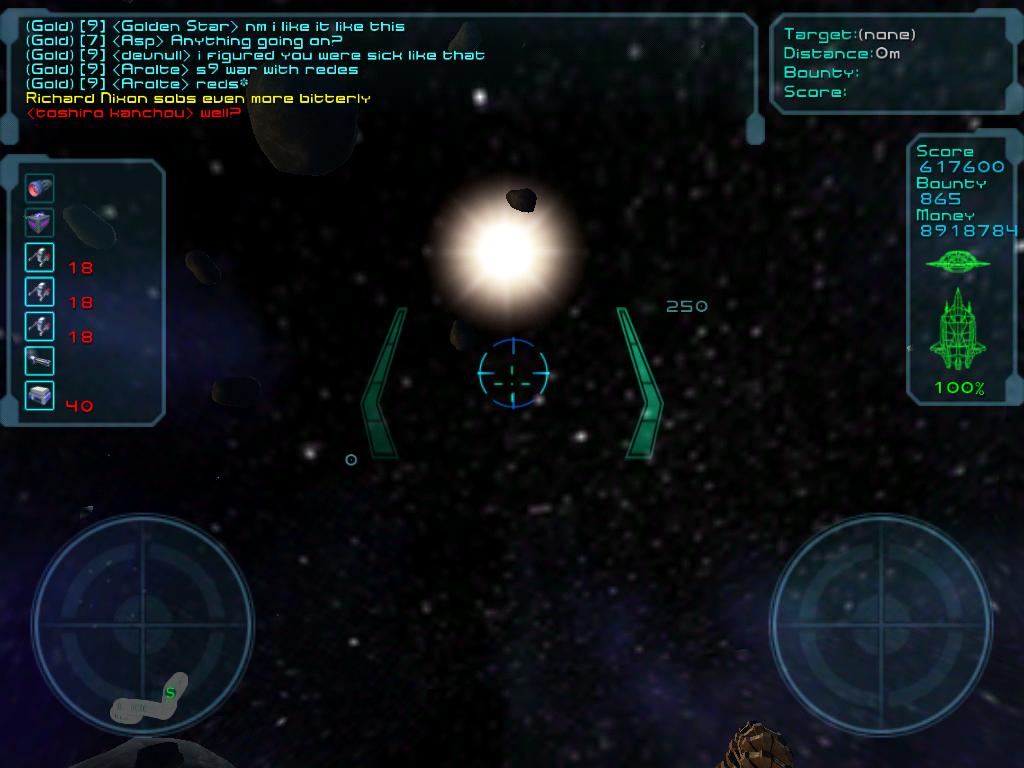Select the purple cube module icon
This screenshot has width=1024, height=768.
click(40, 223)
